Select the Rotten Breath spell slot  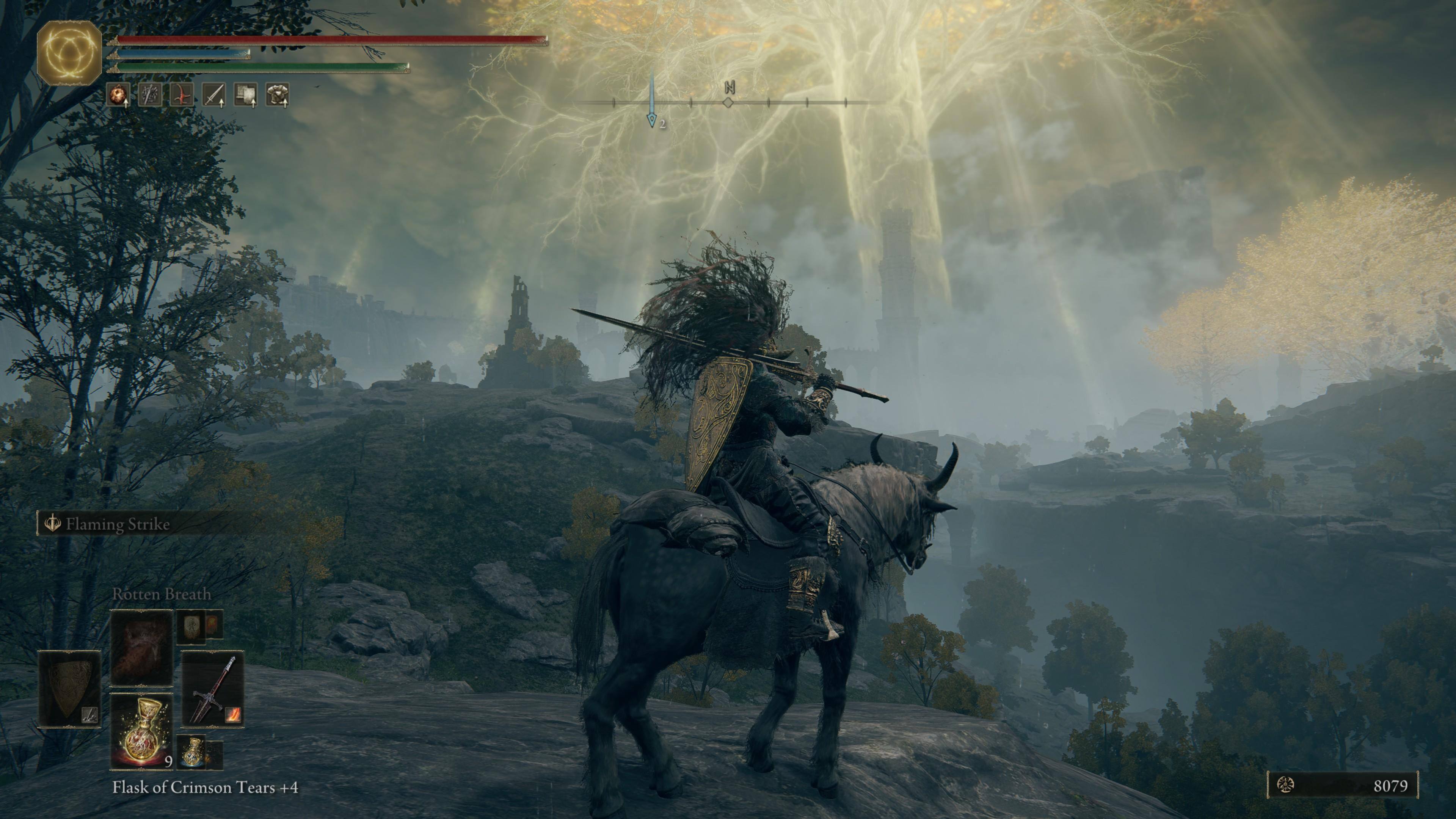141,647
